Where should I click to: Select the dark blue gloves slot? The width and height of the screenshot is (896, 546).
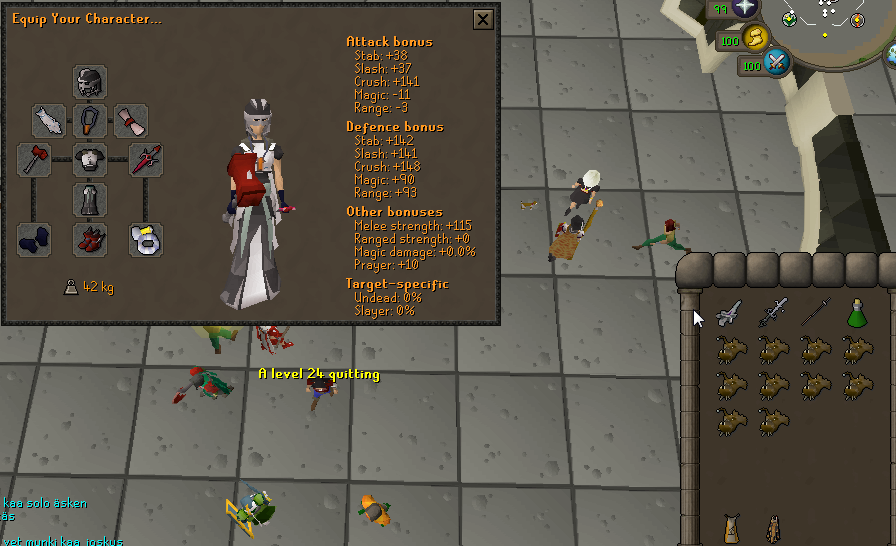[34, 240]
